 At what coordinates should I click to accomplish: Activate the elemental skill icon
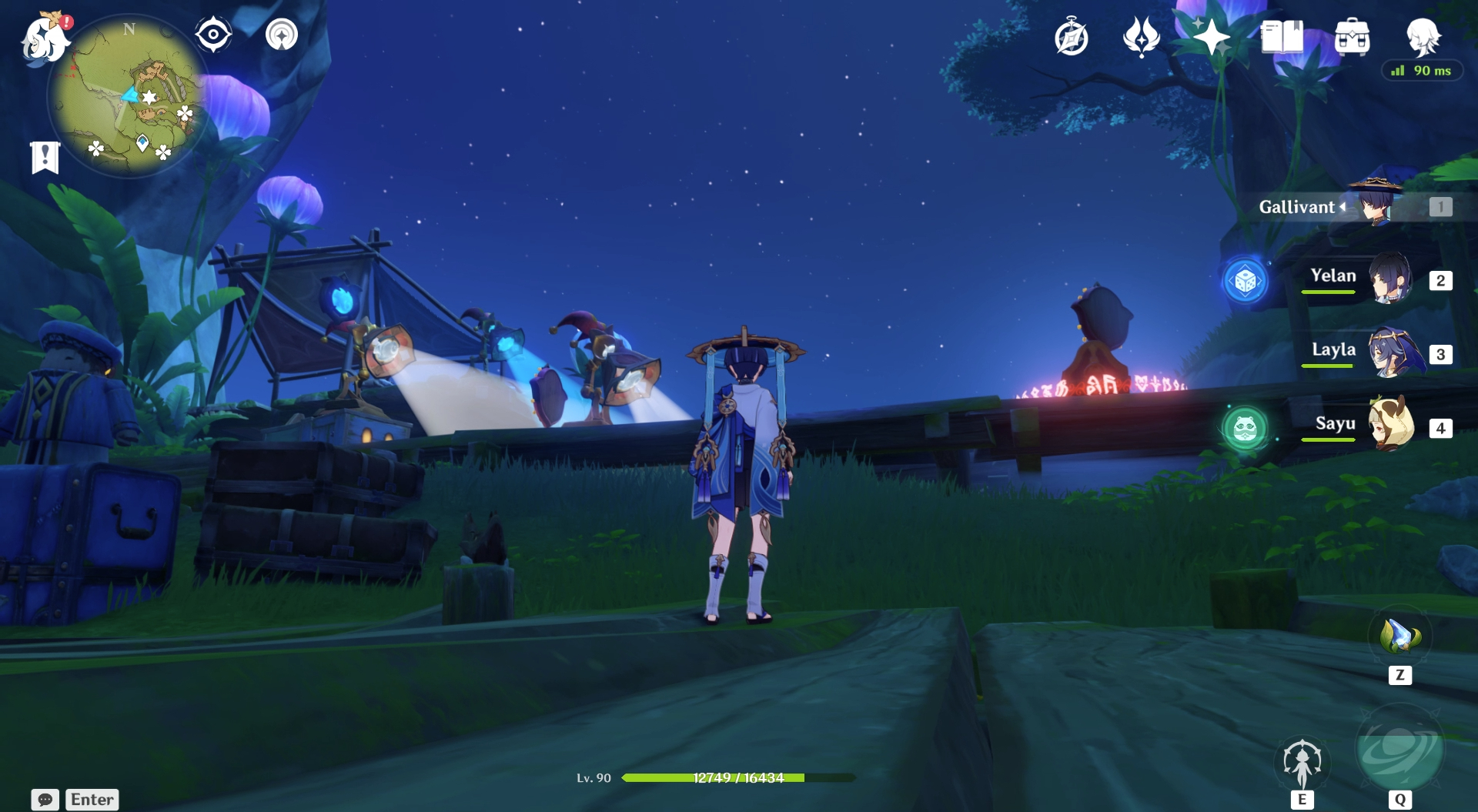pyautogui.click(x=1302, y=763)
